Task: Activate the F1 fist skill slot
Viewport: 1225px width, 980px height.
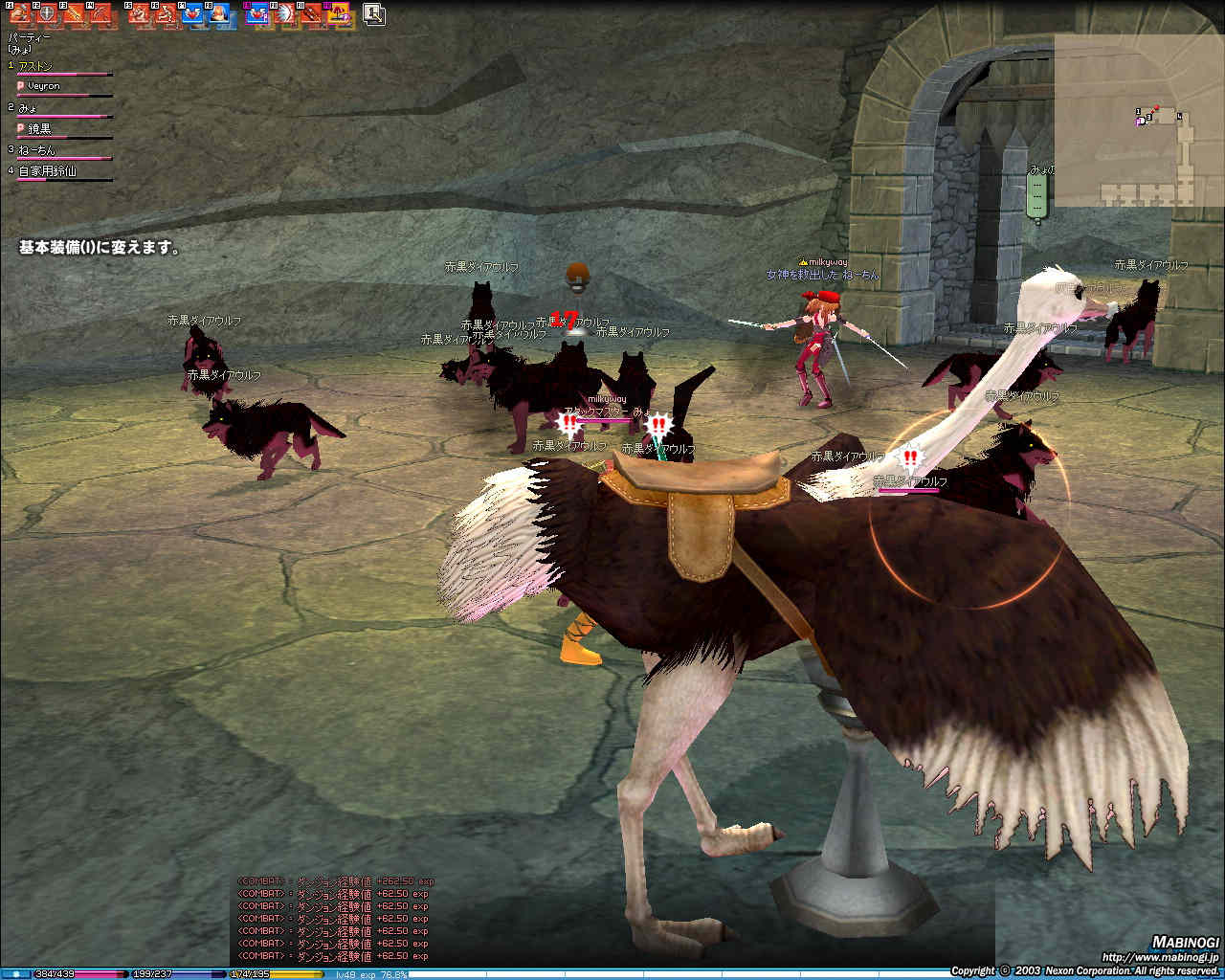Action: (x=21, y=14)
